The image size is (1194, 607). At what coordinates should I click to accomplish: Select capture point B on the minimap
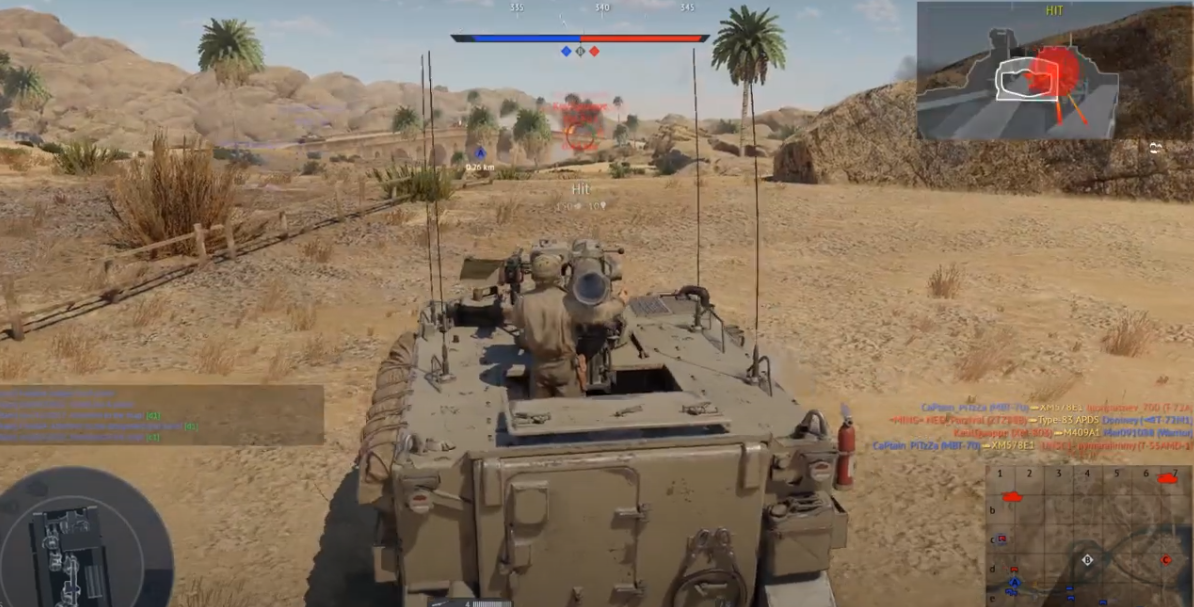[x=1088, y=560]
